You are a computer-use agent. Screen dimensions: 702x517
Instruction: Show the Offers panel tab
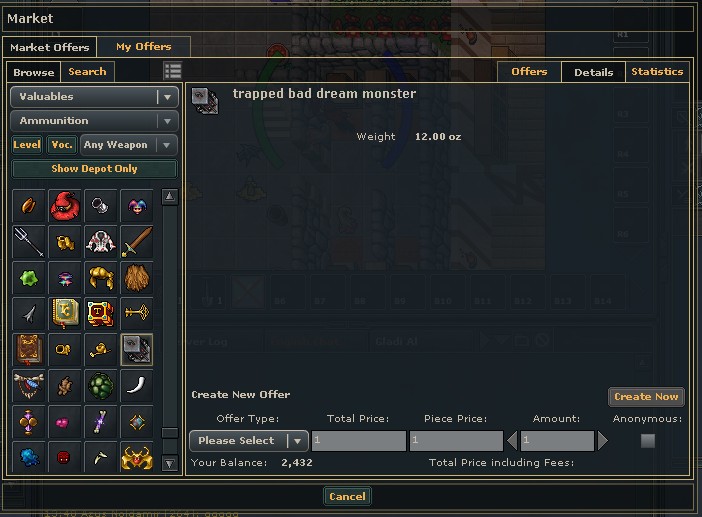[x=529, y=72]
